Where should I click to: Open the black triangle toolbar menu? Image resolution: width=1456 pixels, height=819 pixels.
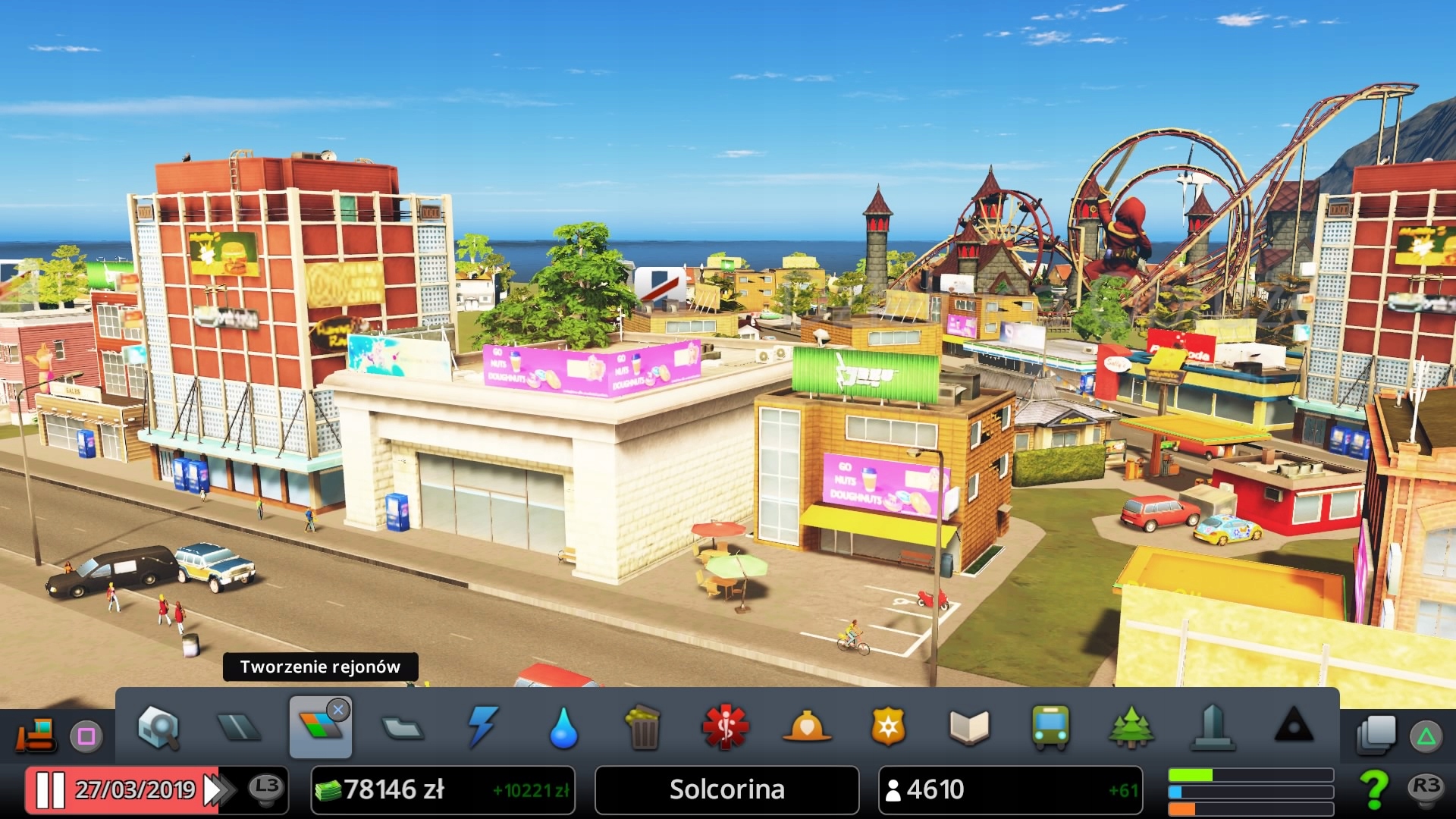point(1294,726)
